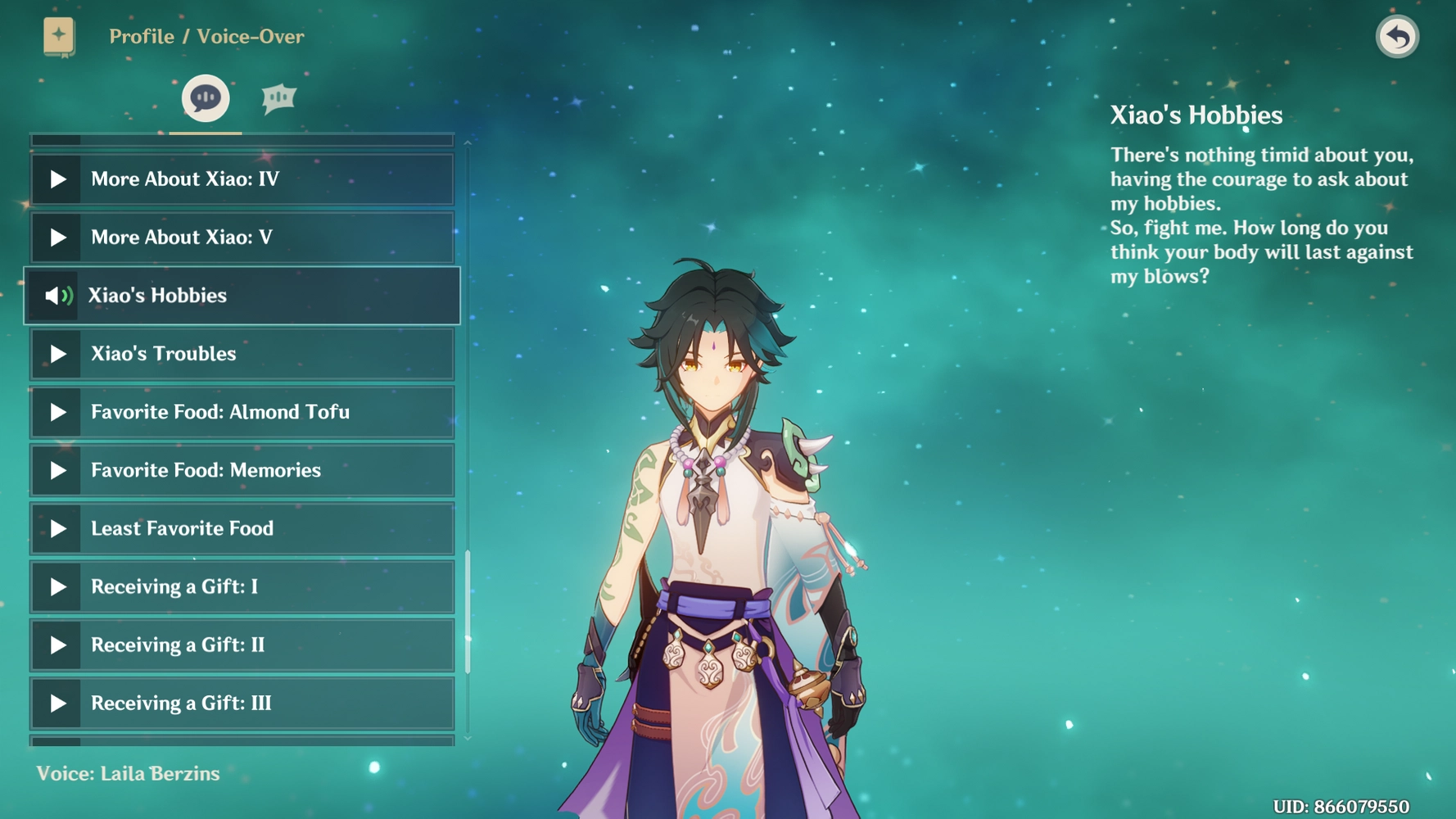Viewport: 1456px width, 819px height.
Task: Click the profile book icon
Action: [59, 37]
